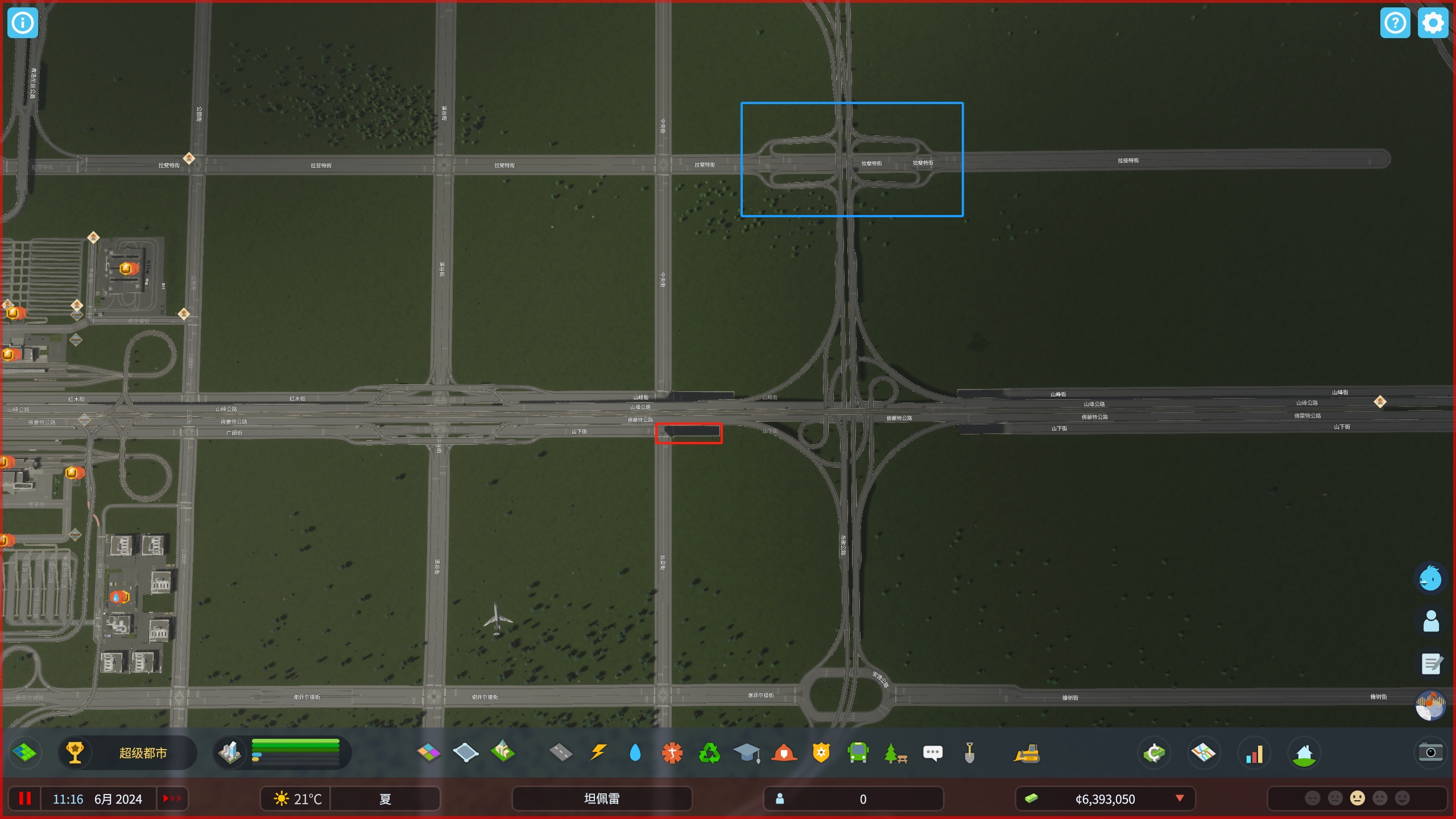Check the city progression XP bar

tap(296, 752)
